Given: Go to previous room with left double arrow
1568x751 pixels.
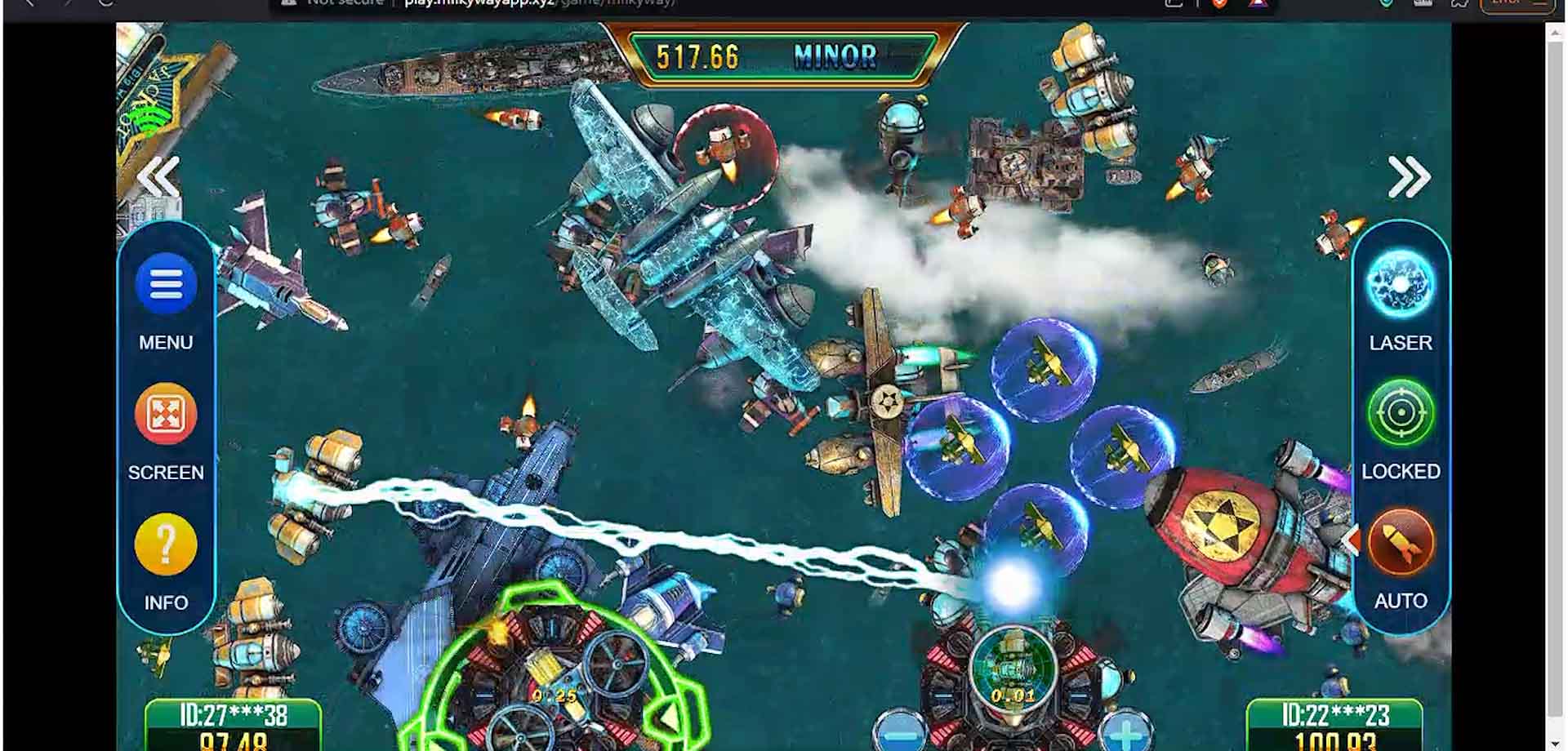Looking at the screenshot, I should point(158,177).
